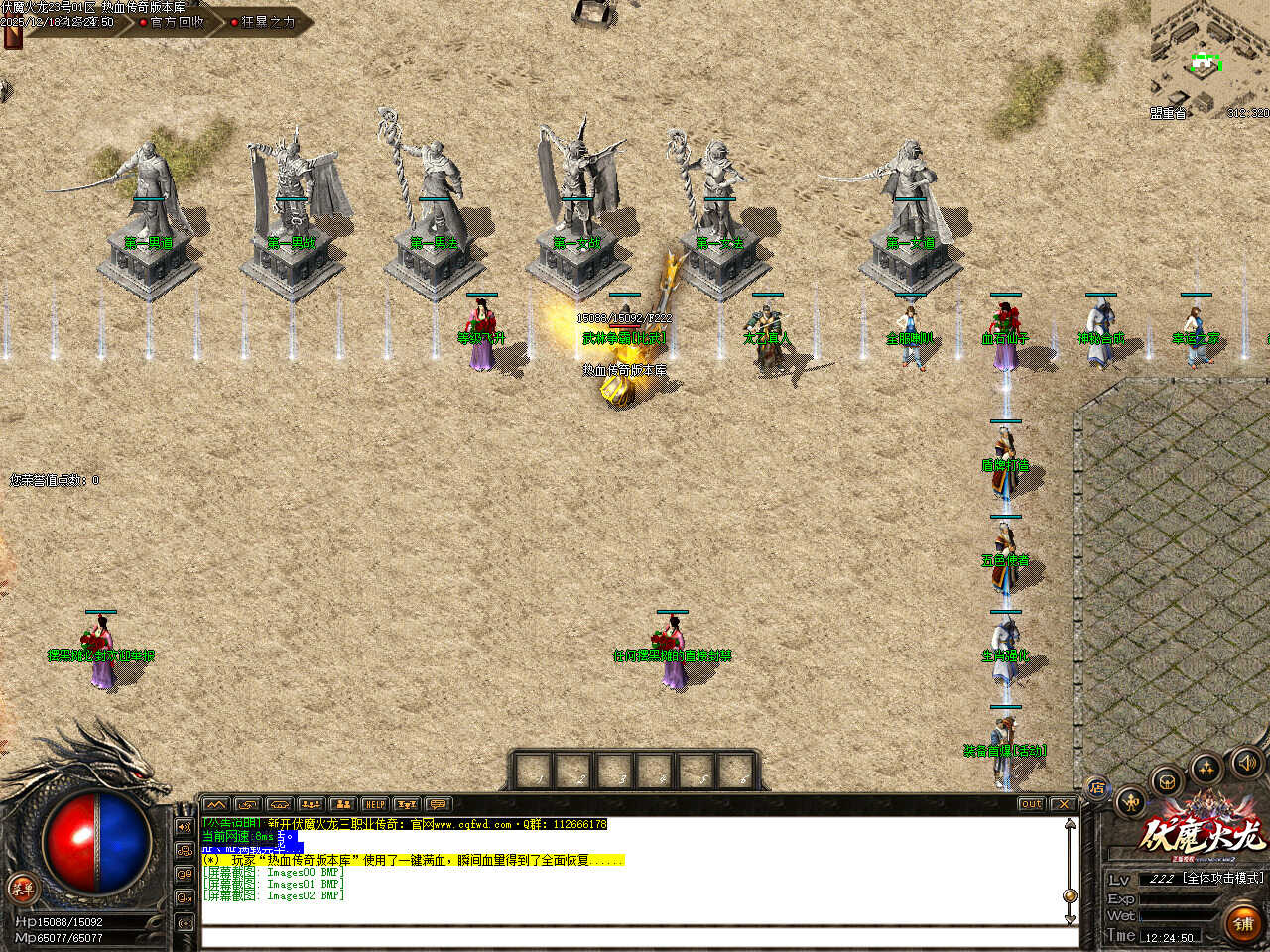Open the skills sparkle icon
1270x952 pixels.
(1206, 768)
